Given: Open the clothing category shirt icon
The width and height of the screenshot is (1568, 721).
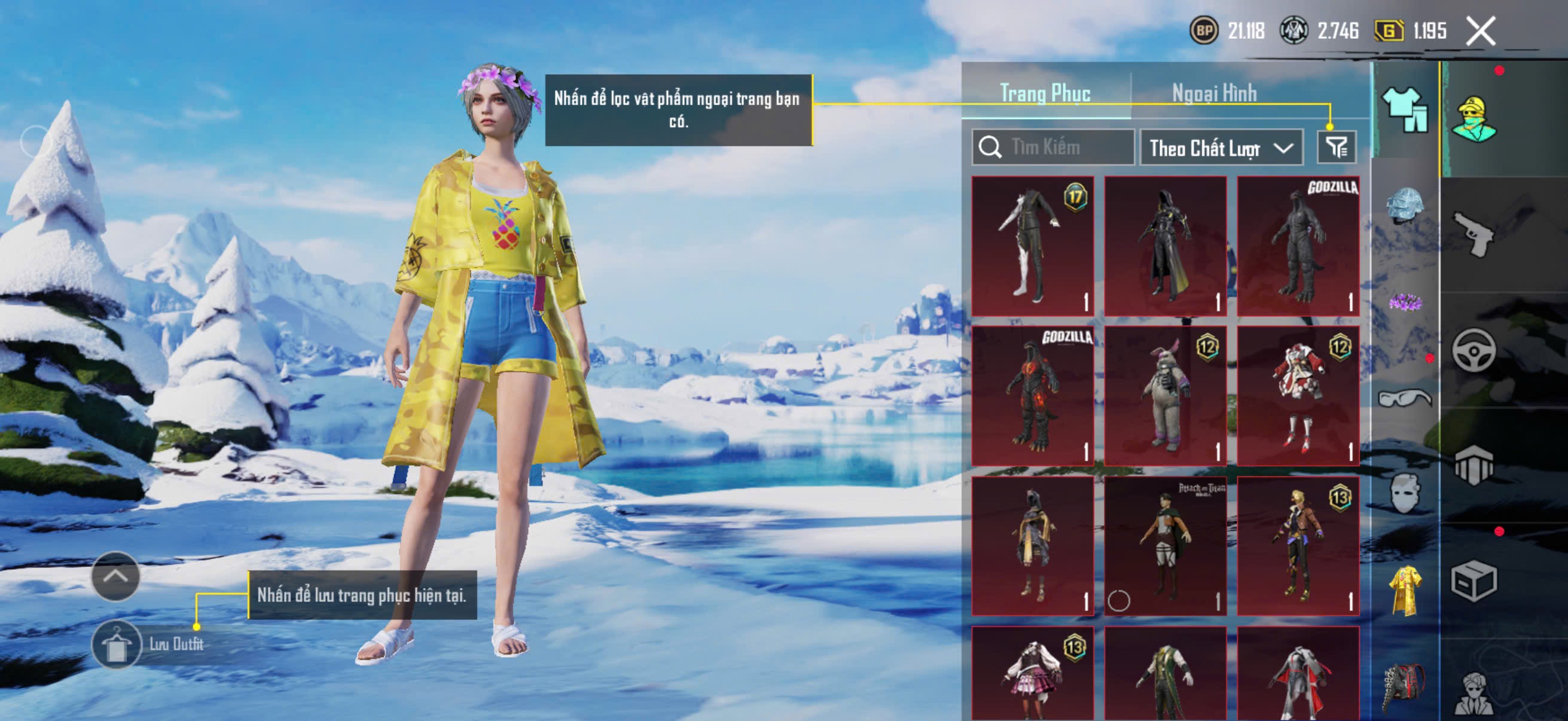Looking at the screenshot, I should (x=1405, y=109).
